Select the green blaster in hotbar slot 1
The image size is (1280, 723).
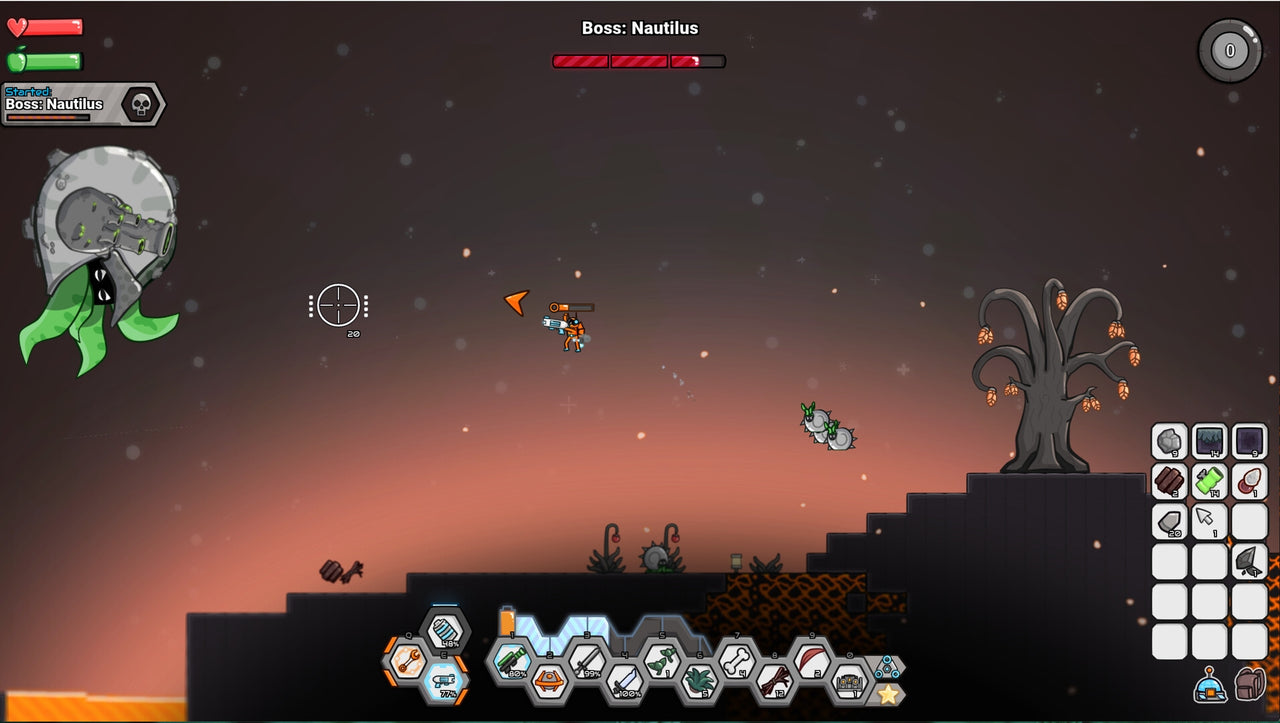click(x=512, y=663)
